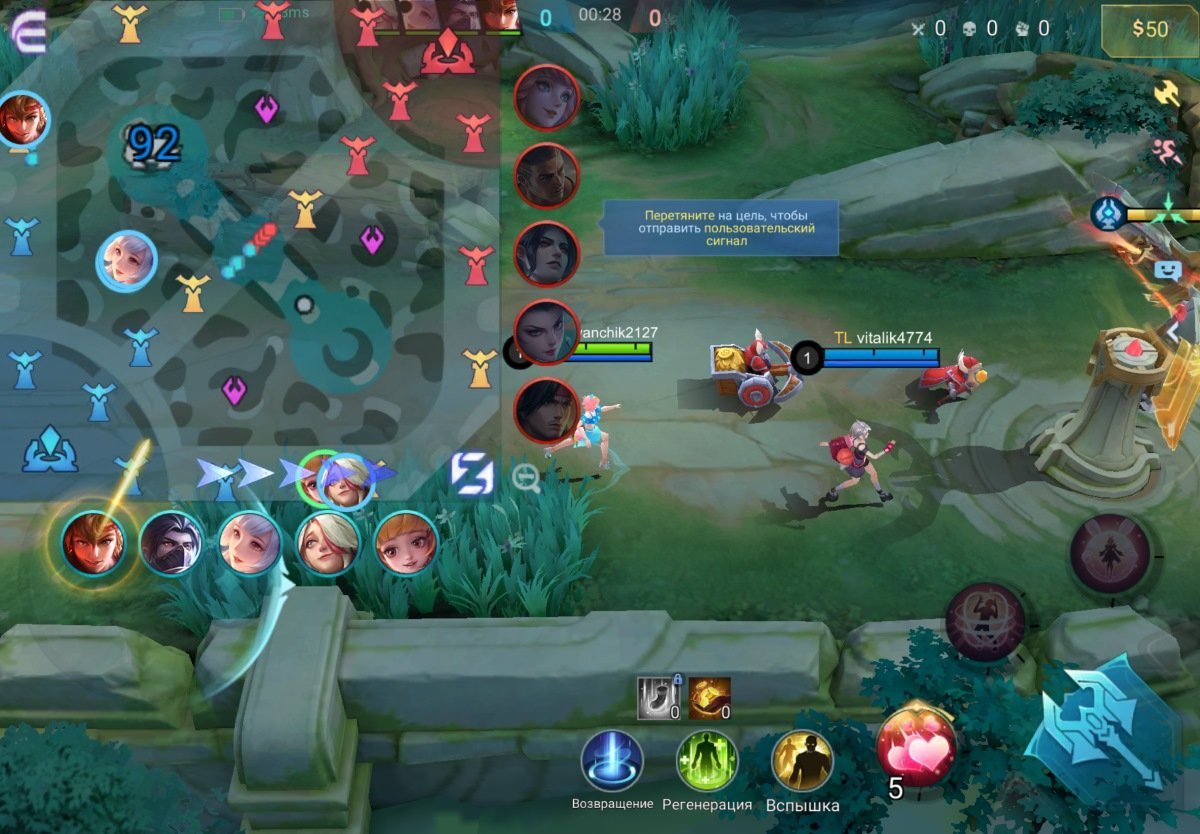Image resolution: width=1200 pixels, height=834 pixels.
Task: Use the Регенерация healing spell
Action: (x=707, y=762)
